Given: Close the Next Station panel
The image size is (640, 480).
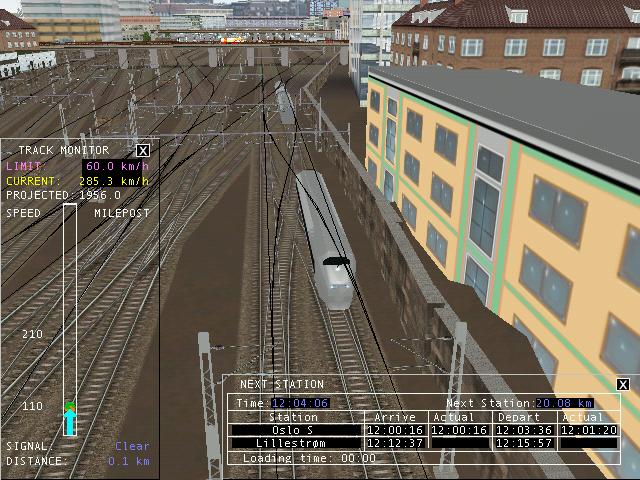Looking at the screenshot, I should click(x=623, y=384).
